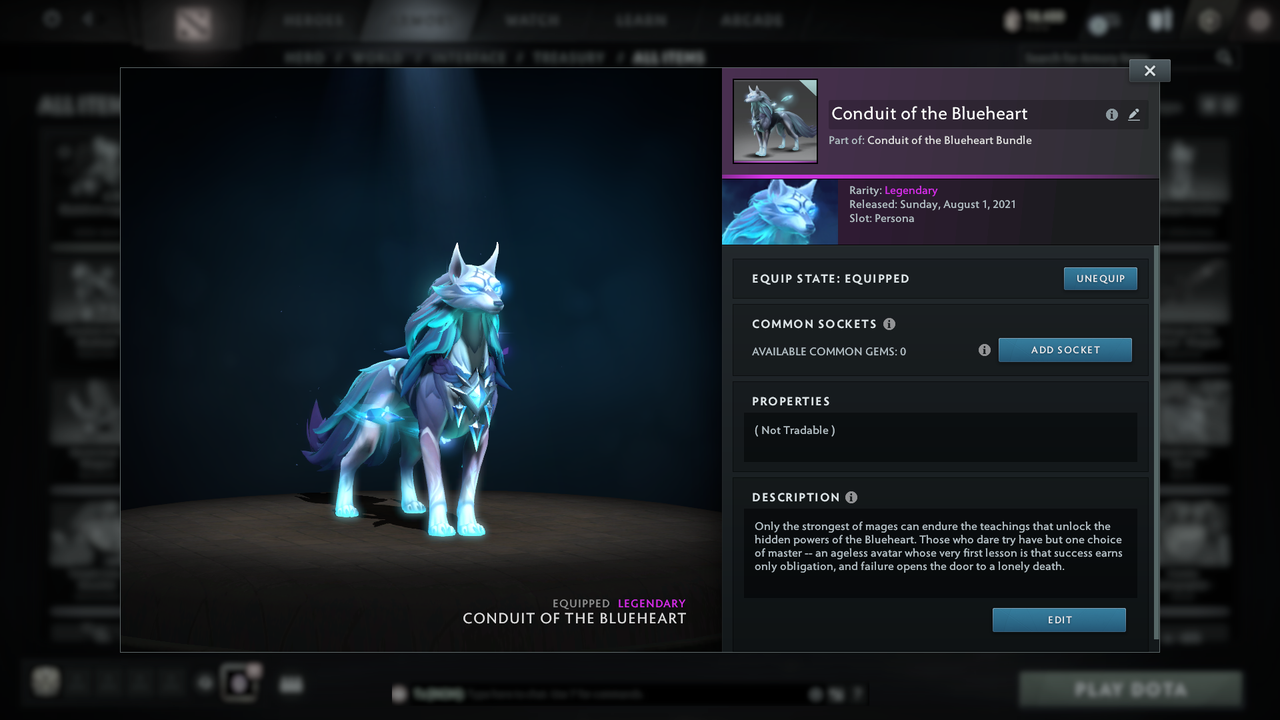Viewport: 1280px width, 720px height.
Task: Open the TREASURY category
Action: (x=569, y=57)
